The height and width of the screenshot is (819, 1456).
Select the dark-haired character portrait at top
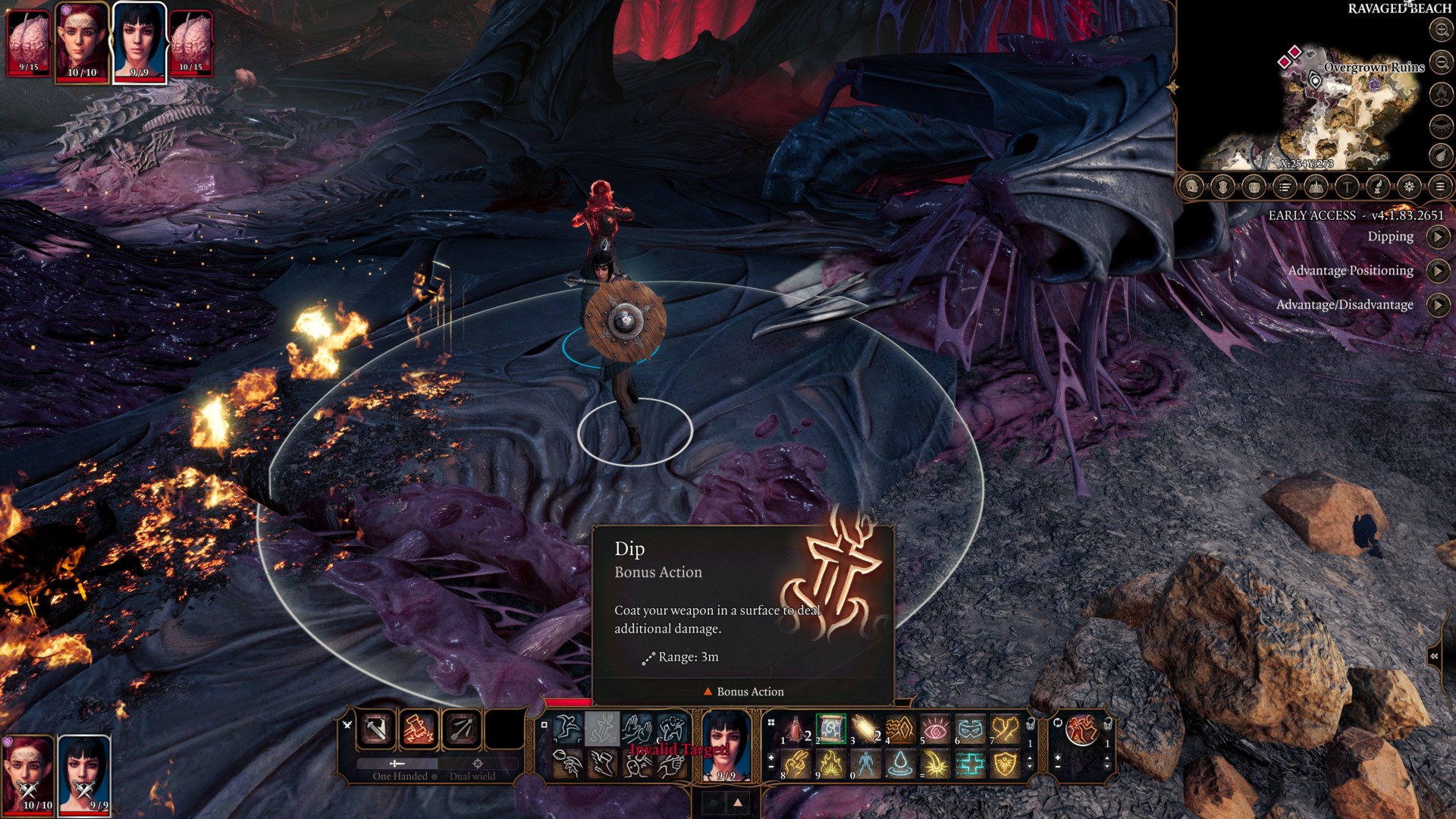[x=140, y=39]
